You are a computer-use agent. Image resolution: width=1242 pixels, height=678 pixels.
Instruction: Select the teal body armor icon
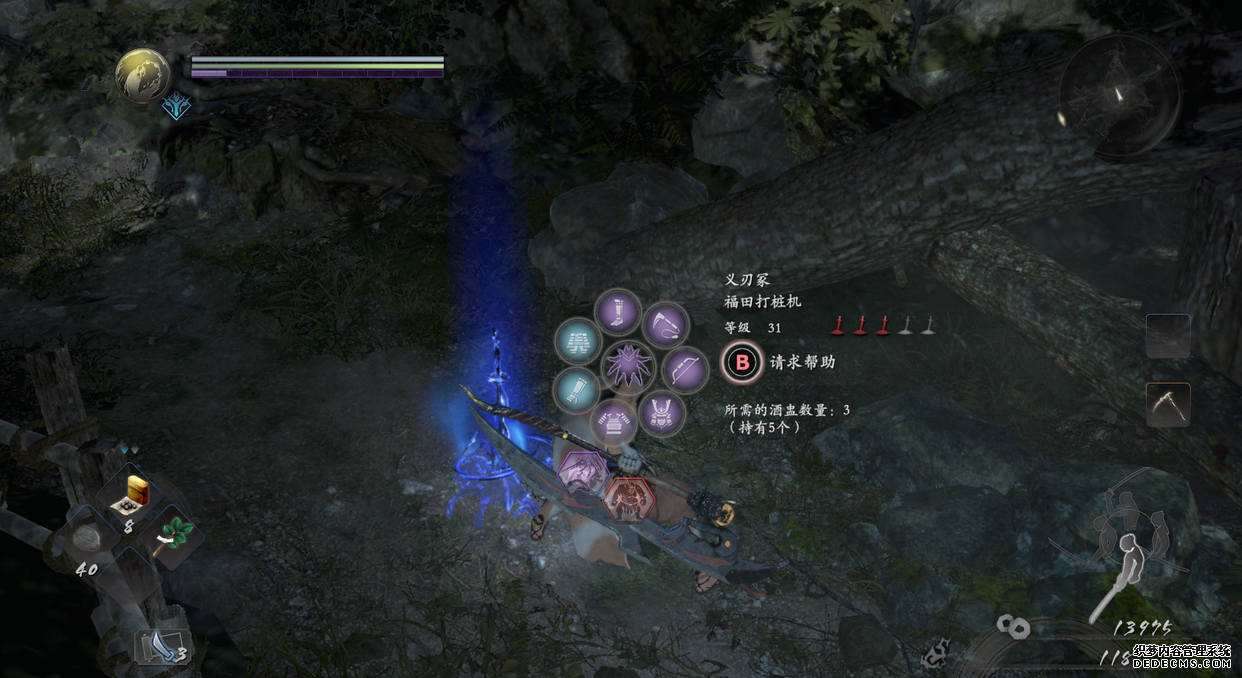pyautogui.click(x=578, y=342)
